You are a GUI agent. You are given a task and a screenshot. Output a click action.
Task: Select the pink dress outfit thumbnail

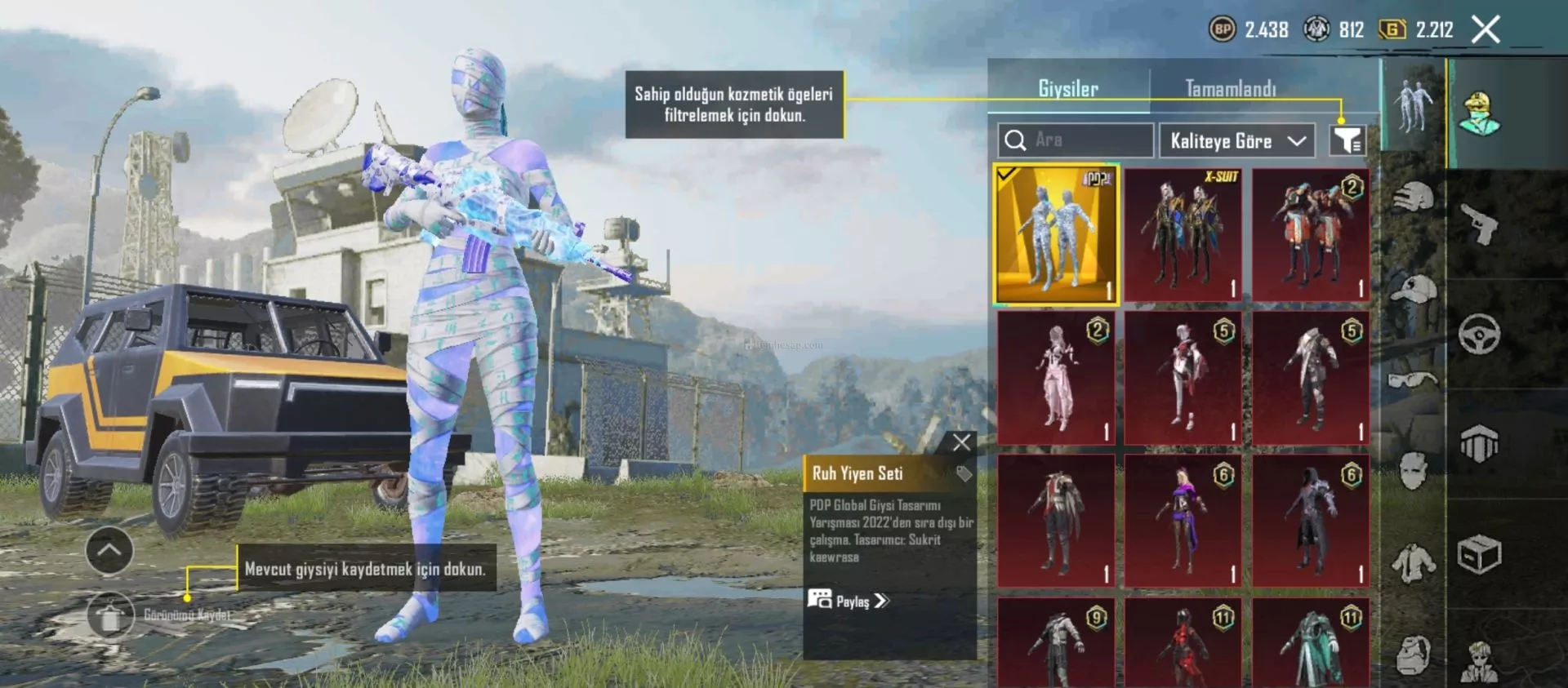click(x=1056, y=377)
